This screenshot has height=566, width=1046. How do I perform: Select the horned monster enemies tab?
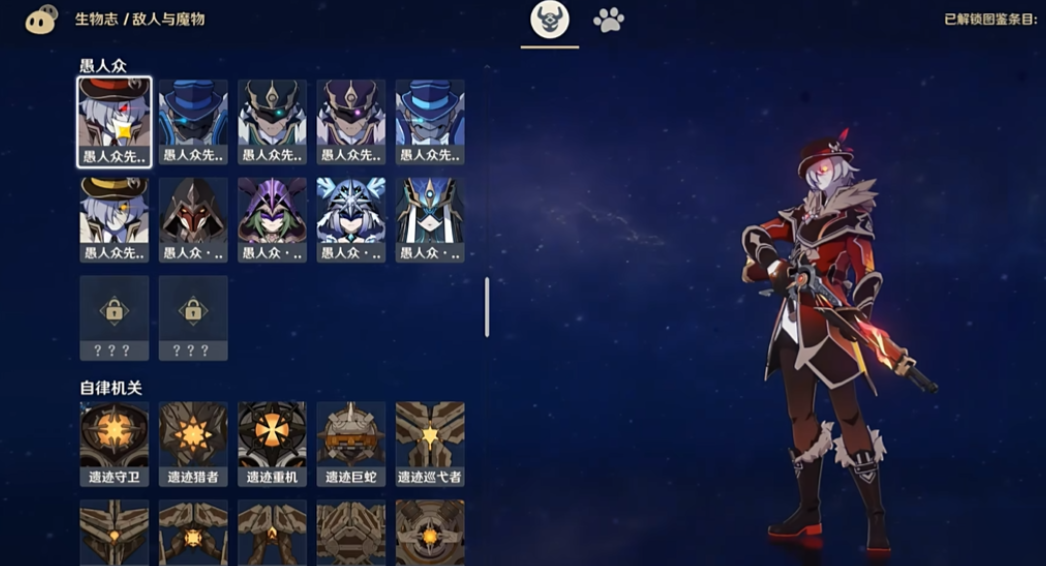click(549, 20)
